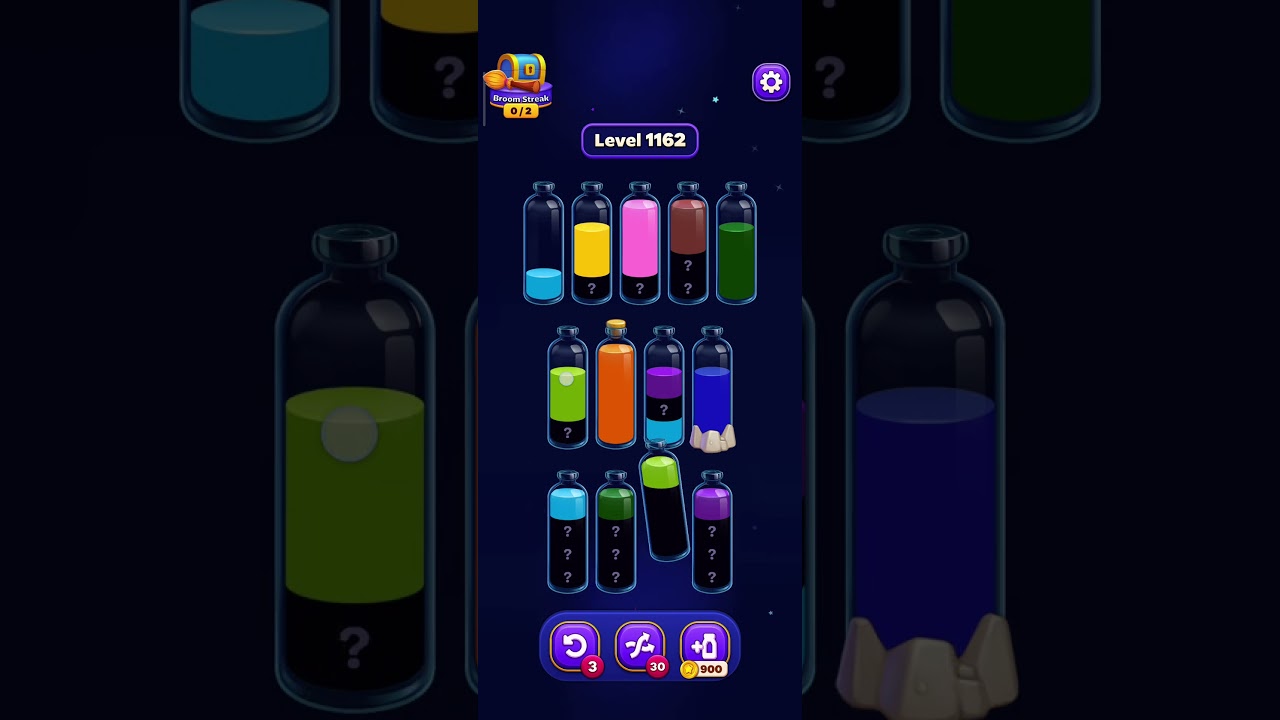Tap the gold coin icon beside 900
The image size is (1280, 720).
click(x=689, y=670)
